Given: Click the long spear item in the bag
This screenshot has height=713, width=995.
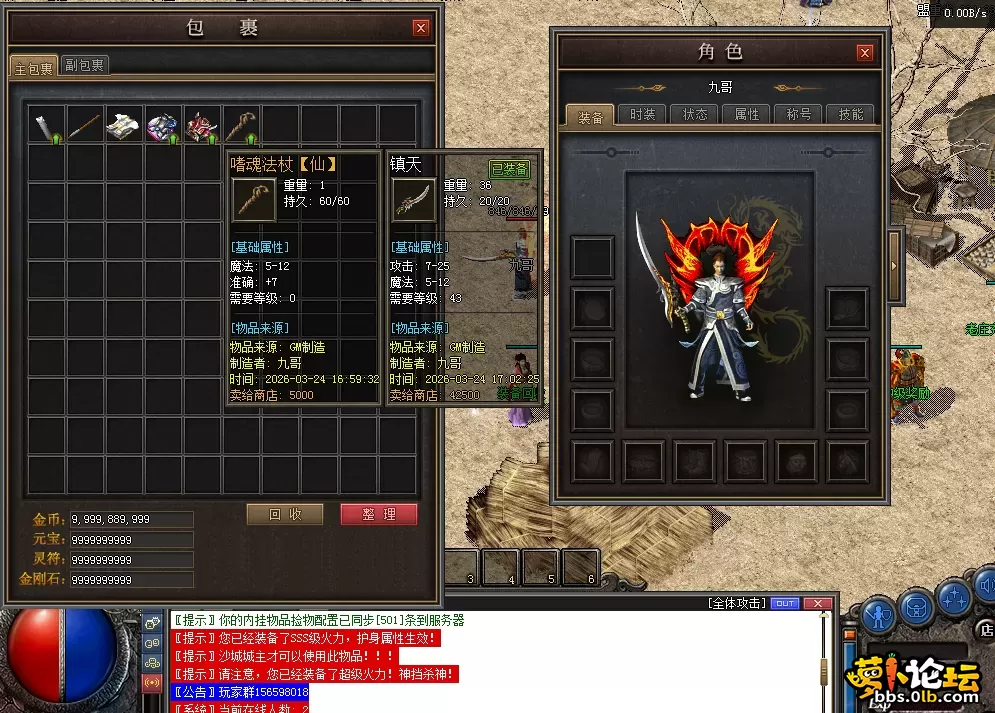Looking at the screenshot, I should coord(85,126).
